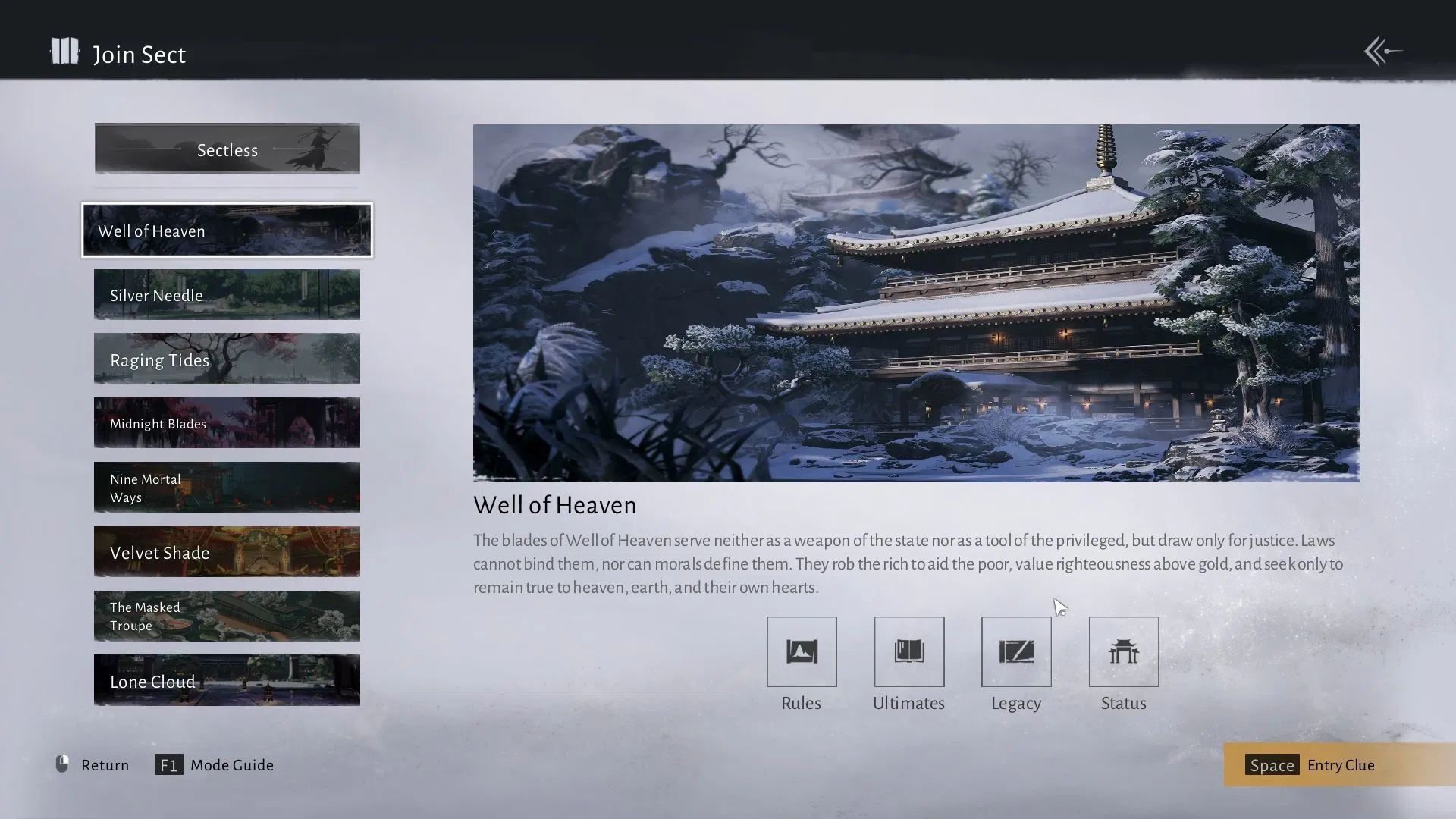Screen dimensions: 1456x819
Task: Click the highlighted Well of Heaven sect banner
Action: pos(227,231)
